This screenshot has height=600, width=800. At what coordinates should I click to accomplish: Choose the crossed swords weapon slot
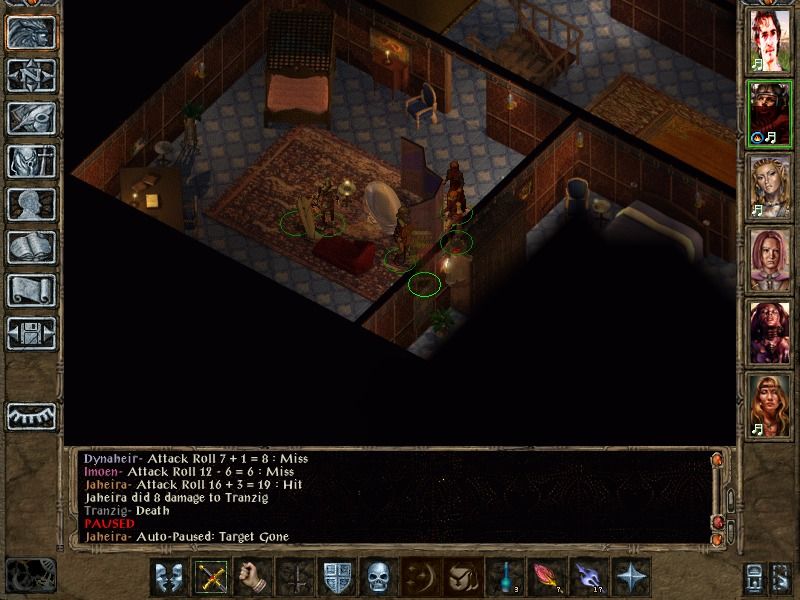coord(211,577)
